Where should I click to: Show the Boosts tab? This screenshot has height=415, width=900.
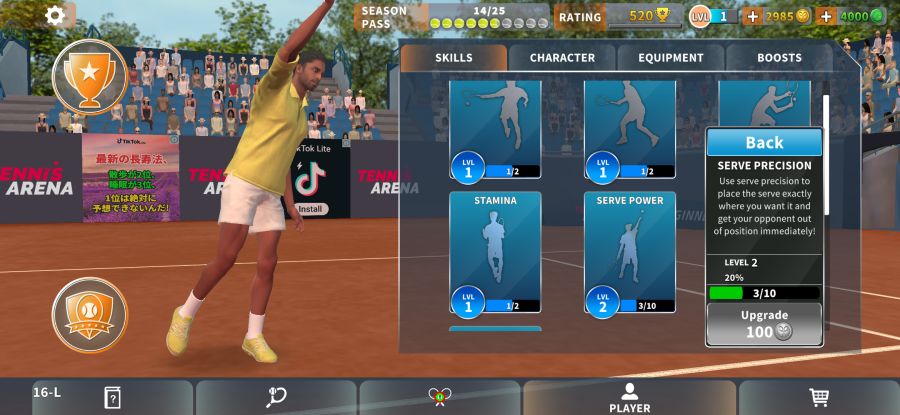(779, 58)
